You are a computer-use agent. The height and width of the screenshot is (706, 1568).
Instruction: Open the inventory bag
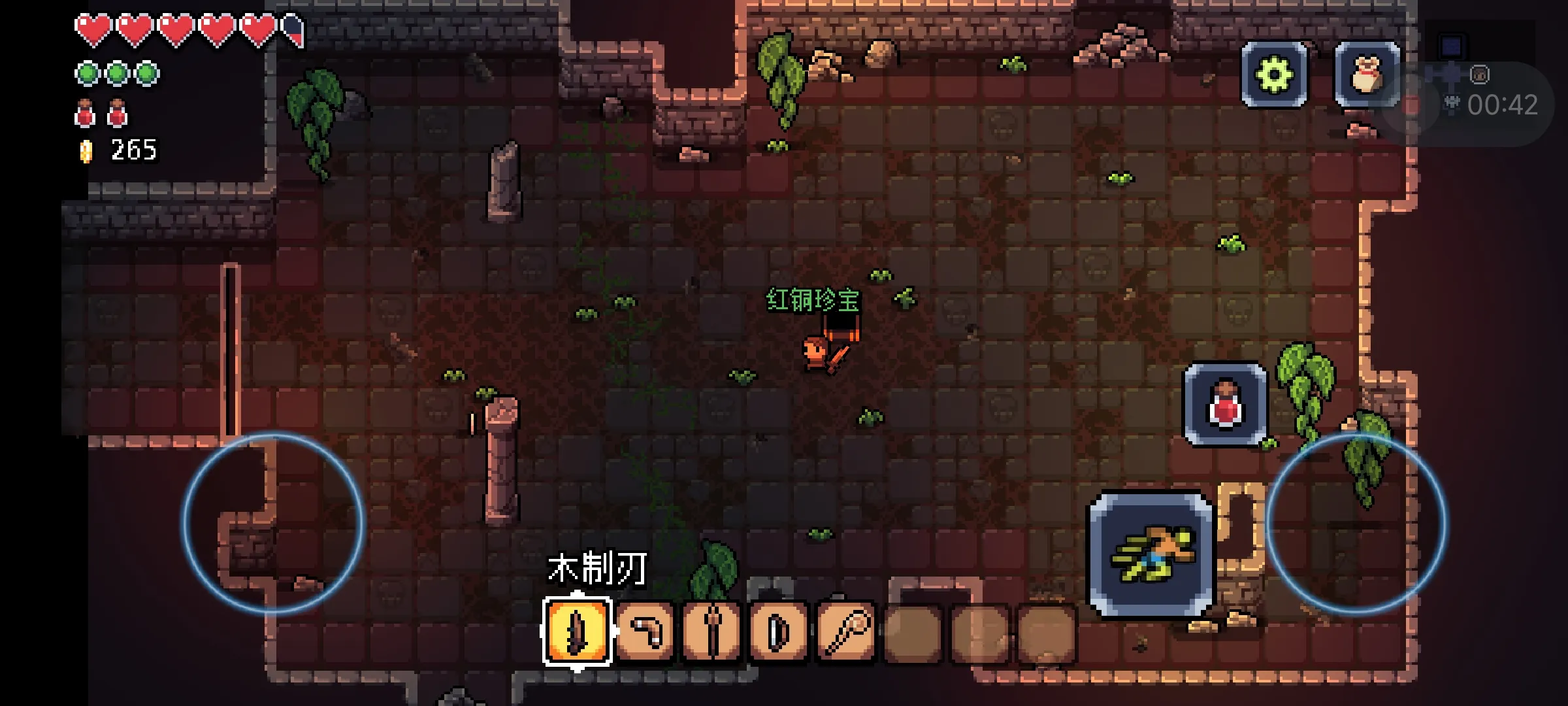click(x=1367, y=75)
